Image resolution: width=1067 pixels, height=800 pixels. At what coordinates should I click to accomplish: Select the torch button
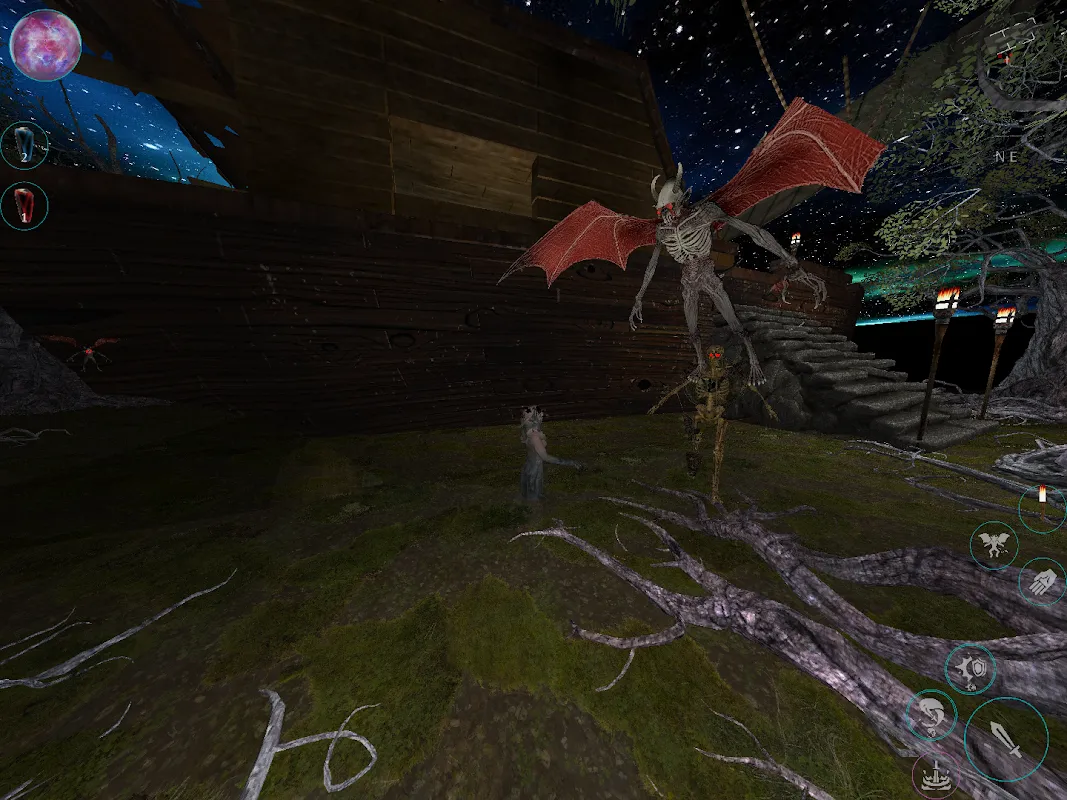pos(1042,507)
